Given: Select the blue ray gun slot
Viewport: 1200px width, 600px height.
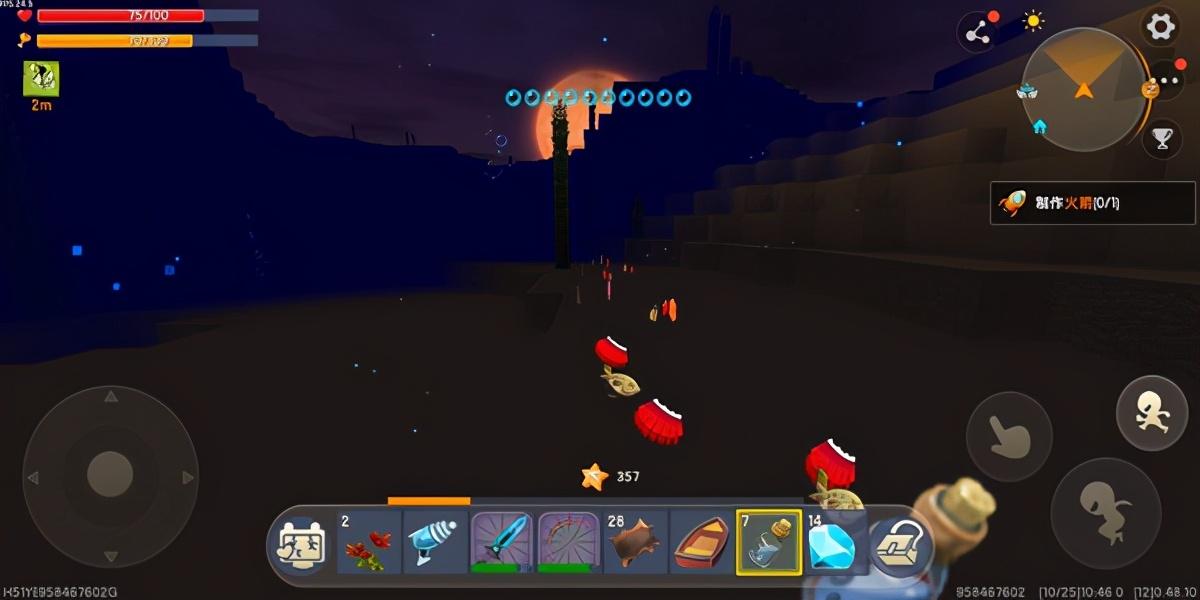Looking at the screenshot, I should pos(434,543).
